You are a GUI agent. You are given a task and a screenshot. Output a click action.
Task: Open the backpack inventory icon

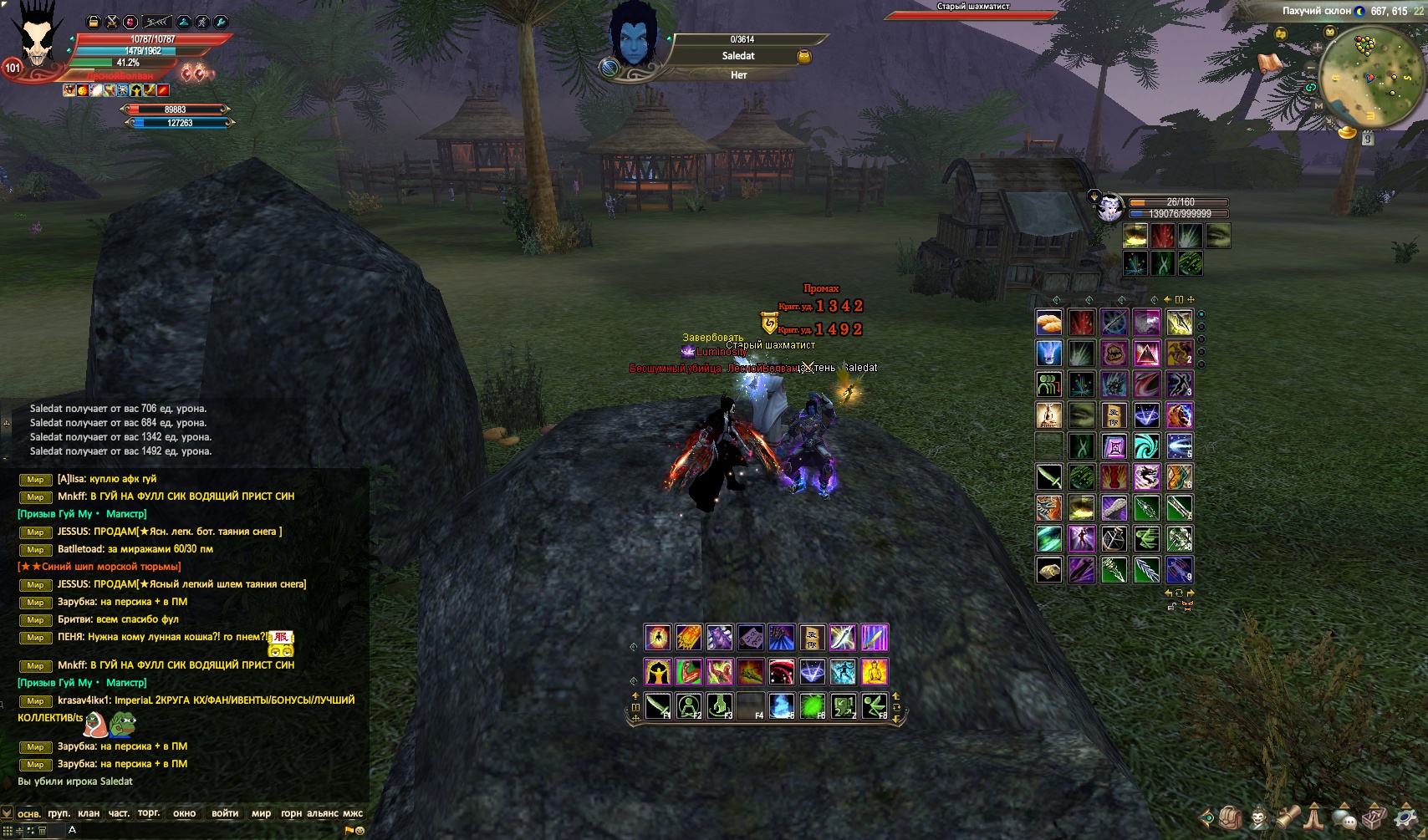point(1229,817)
